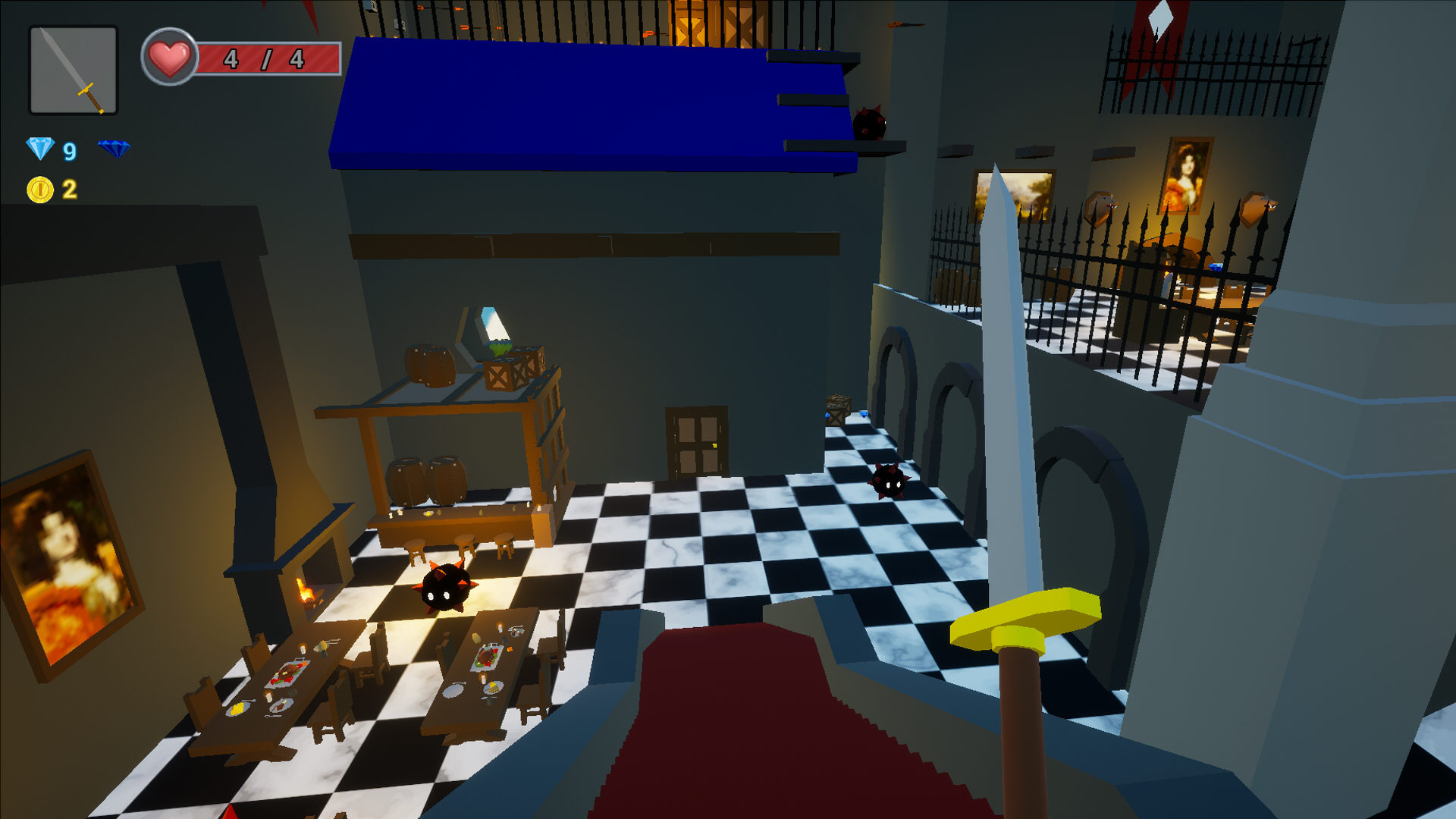
Task: Select the sword icon in the inventory slot
Action: pos(72,68)
